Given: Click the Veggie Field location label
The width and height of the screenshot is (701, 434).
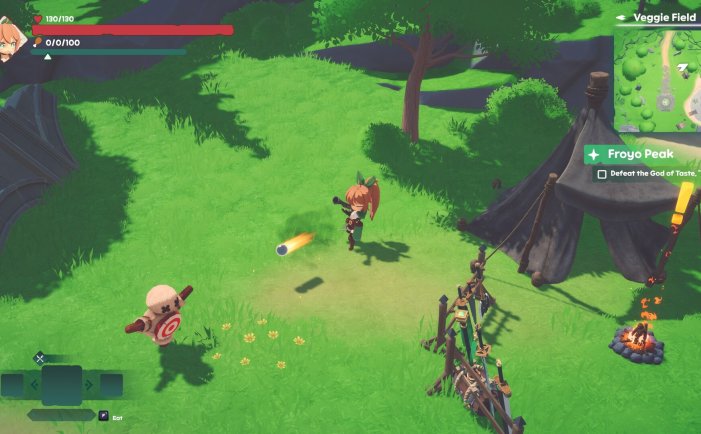Looking at the screenshot, I should [663, 17].
